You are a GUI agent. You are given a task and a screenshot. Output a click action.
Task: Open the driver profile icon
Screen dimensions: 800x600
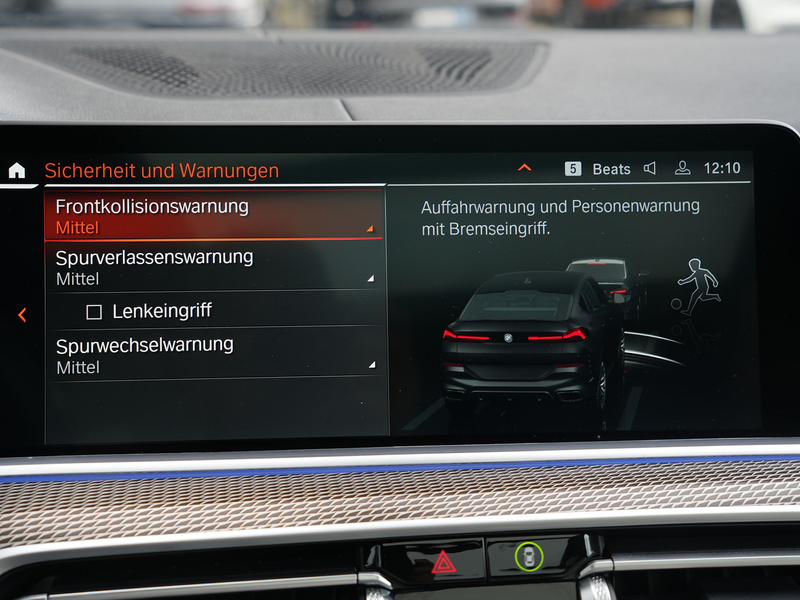(x=683, y=168)
